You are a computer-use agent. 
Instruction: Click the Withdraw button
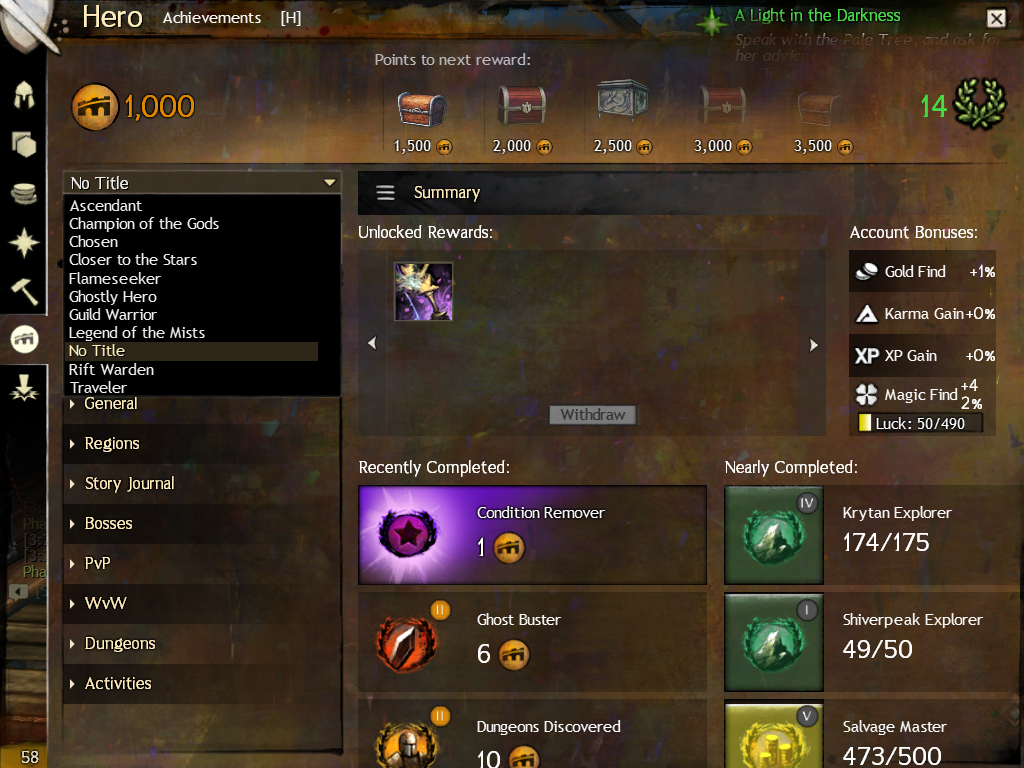click(x=592, y=415)
